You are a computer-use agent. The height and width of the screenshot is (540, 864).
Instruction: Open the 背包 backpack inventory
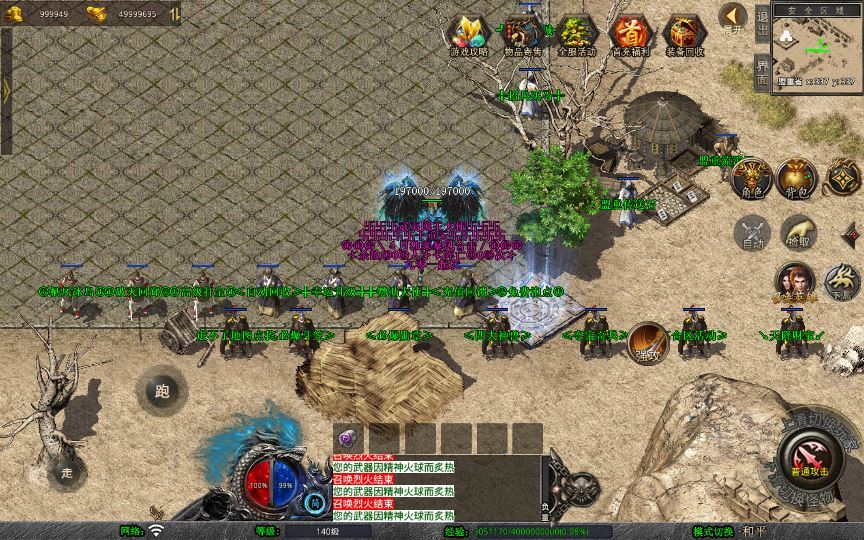pyautogui.click(x=798, y=177)
